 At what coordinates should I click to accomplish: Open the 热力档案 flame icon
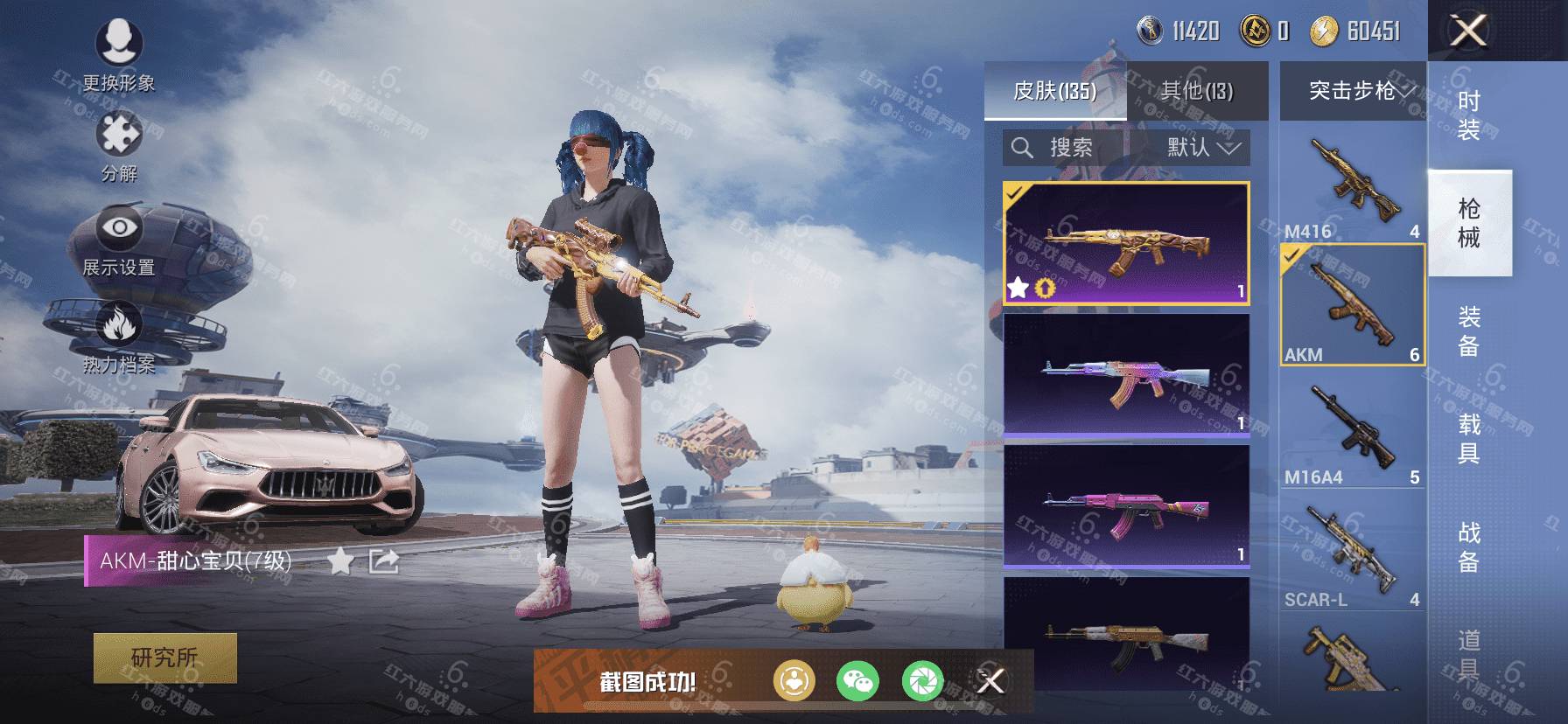[x=119, y=337]
